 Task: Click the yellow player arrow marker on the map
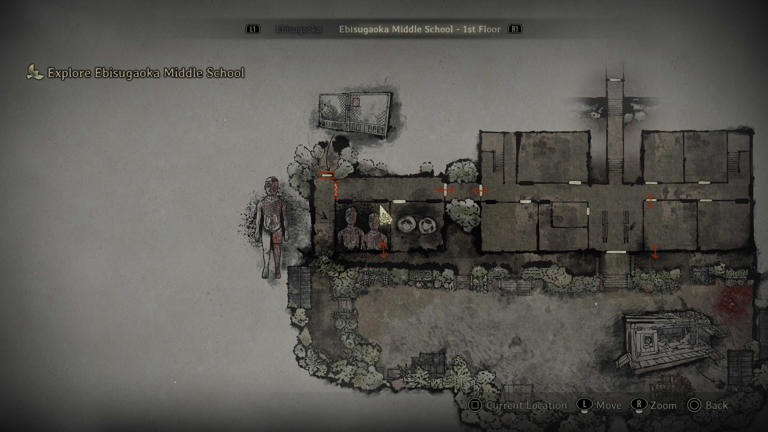click(x=384, y=214)
